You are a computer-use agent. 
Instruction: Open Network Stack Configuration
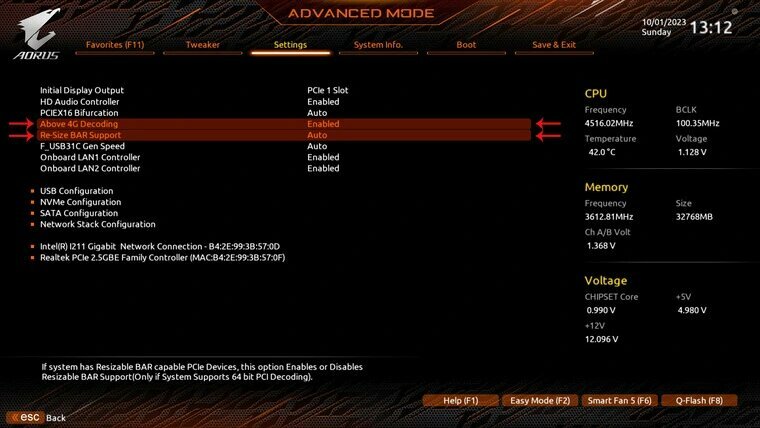pos(98,224)
